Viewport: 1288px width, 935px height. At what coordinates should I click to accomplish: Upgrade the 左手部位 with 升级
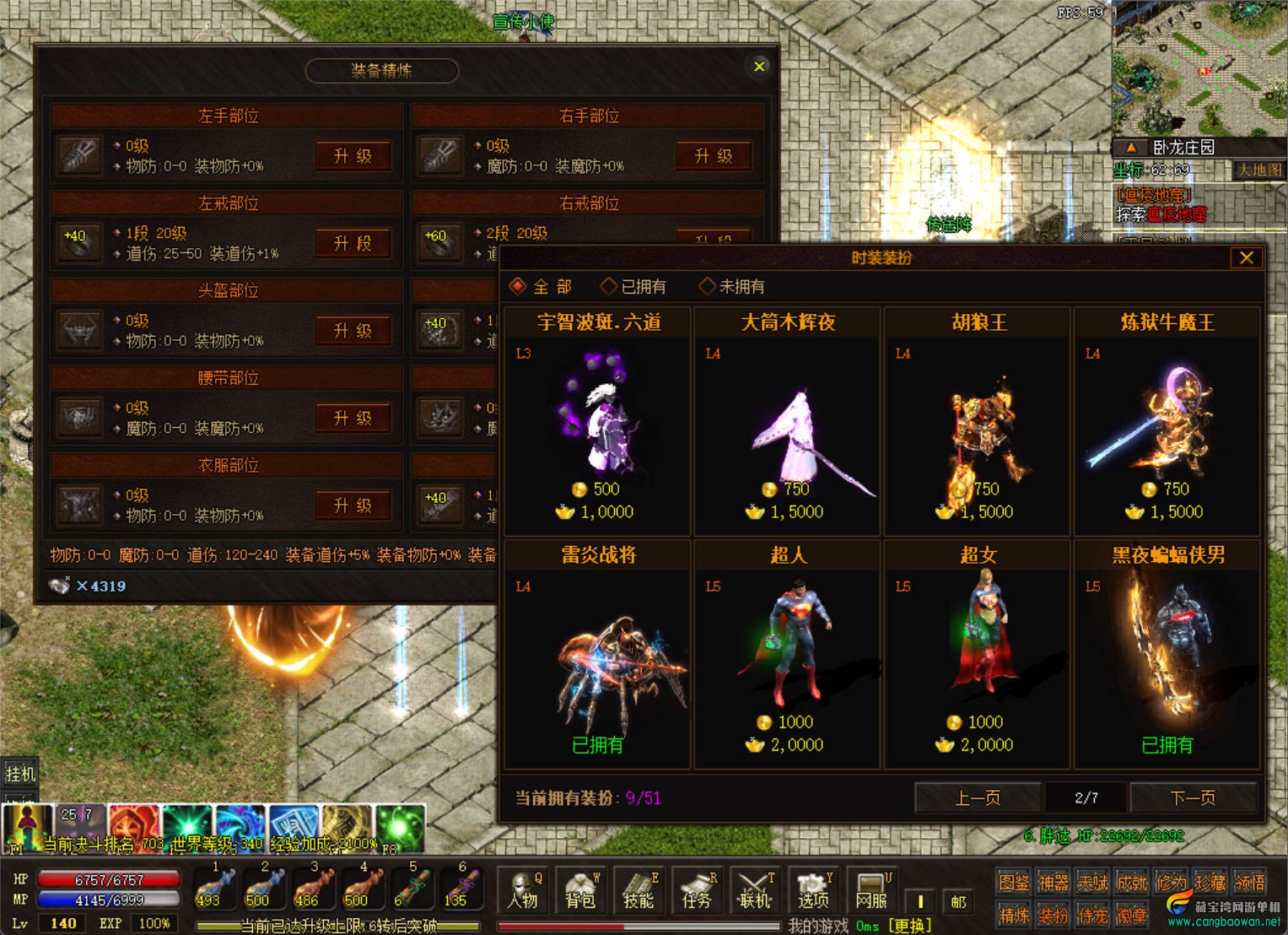[x=353, y=156]
